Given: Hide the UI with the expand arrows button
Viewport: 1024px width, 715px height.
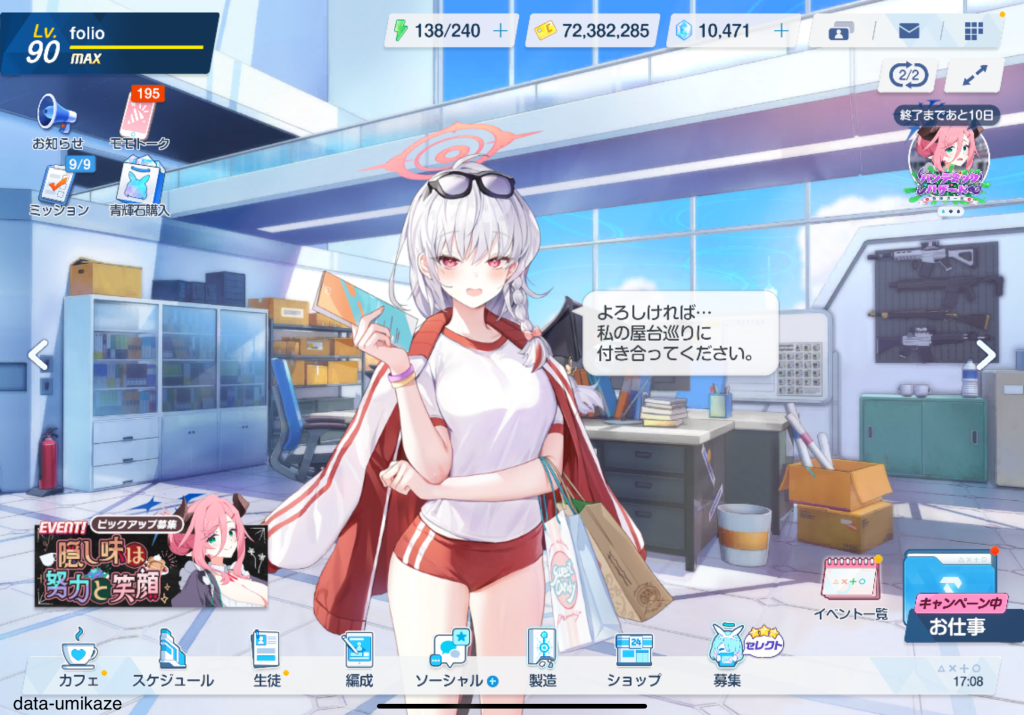Looking at the screenshot, I should (x=973, y=75).
